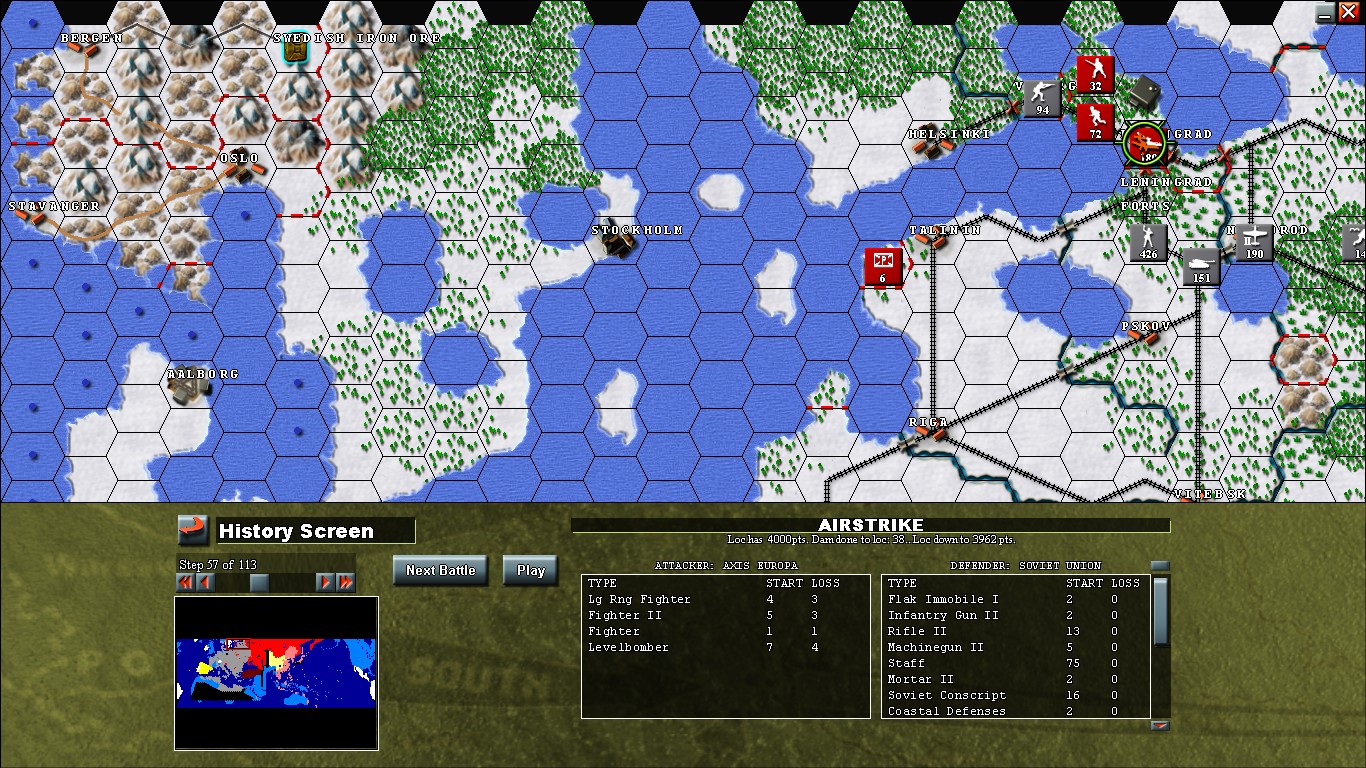
Task: Click the step progress slider handle
Action: coord(259,582)
